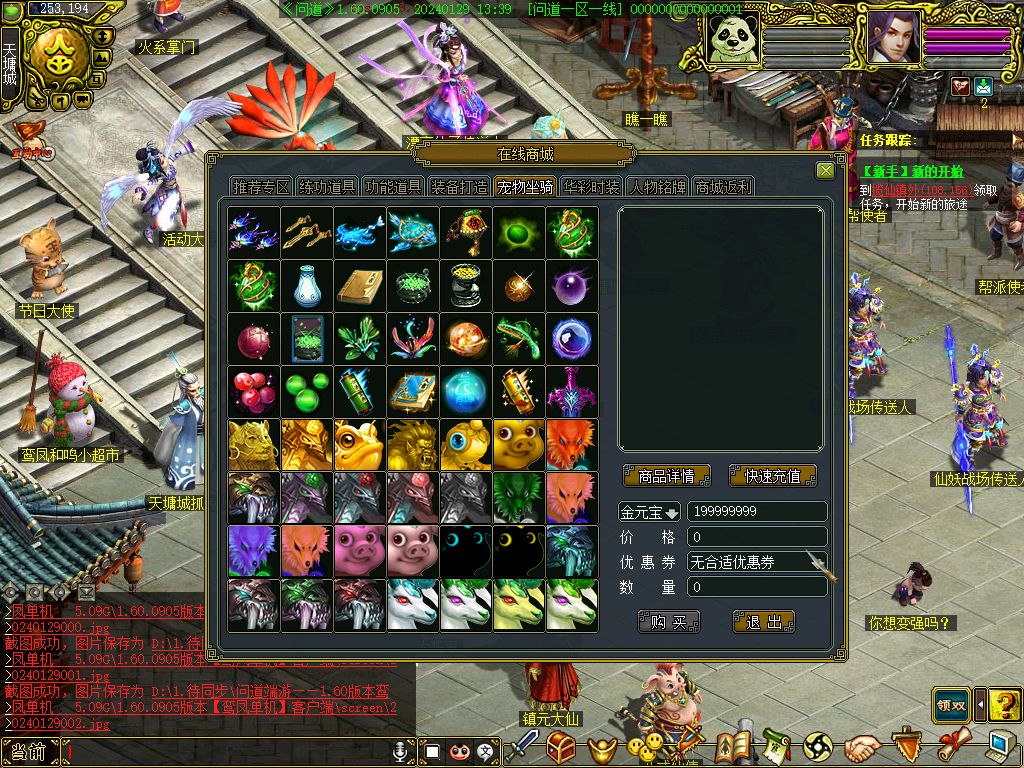Open the 练功道具 shop category
1024x768 pixels.
(327, 187)
